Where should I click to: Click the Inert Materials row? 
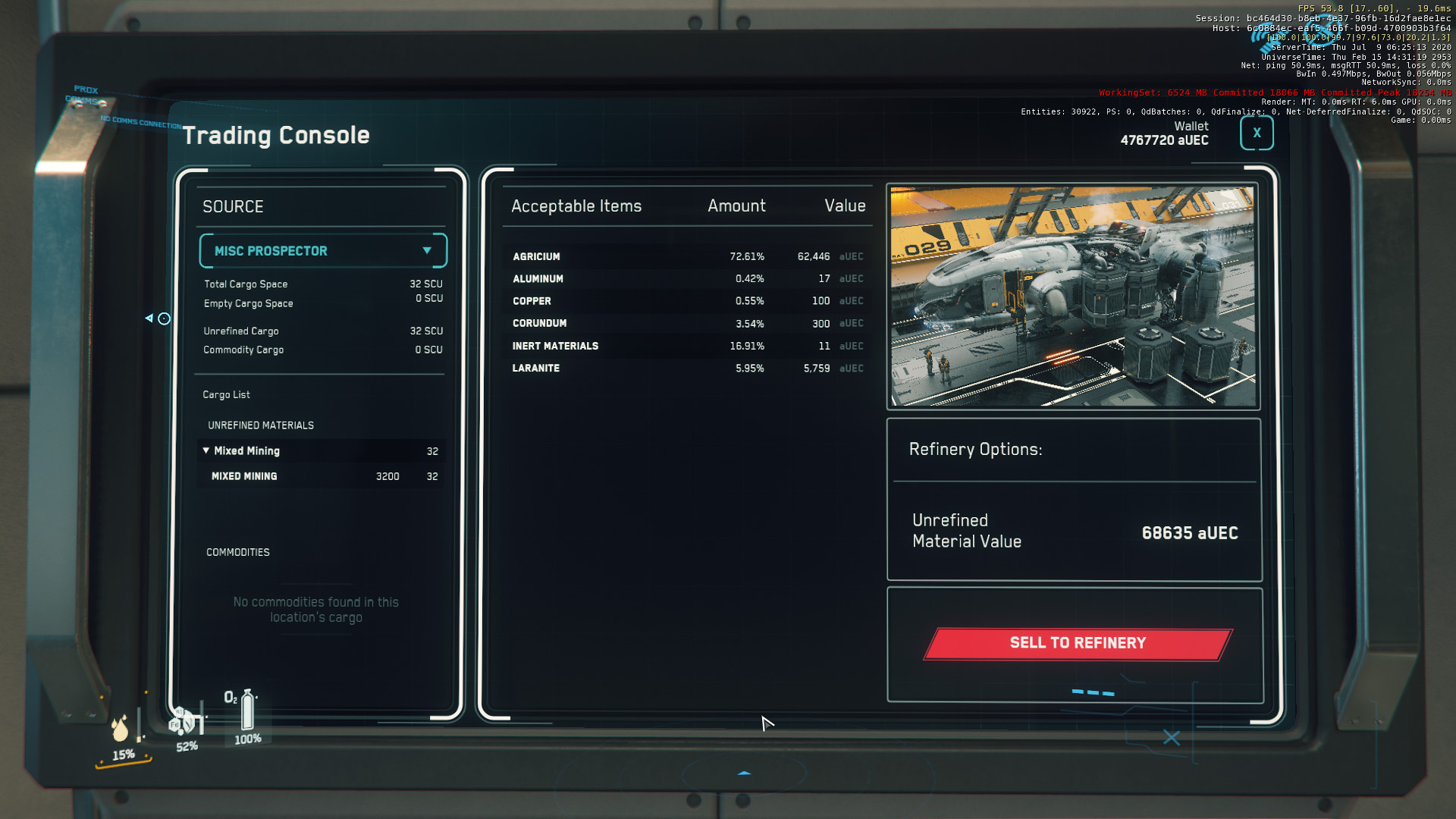(x=686, y=346)
